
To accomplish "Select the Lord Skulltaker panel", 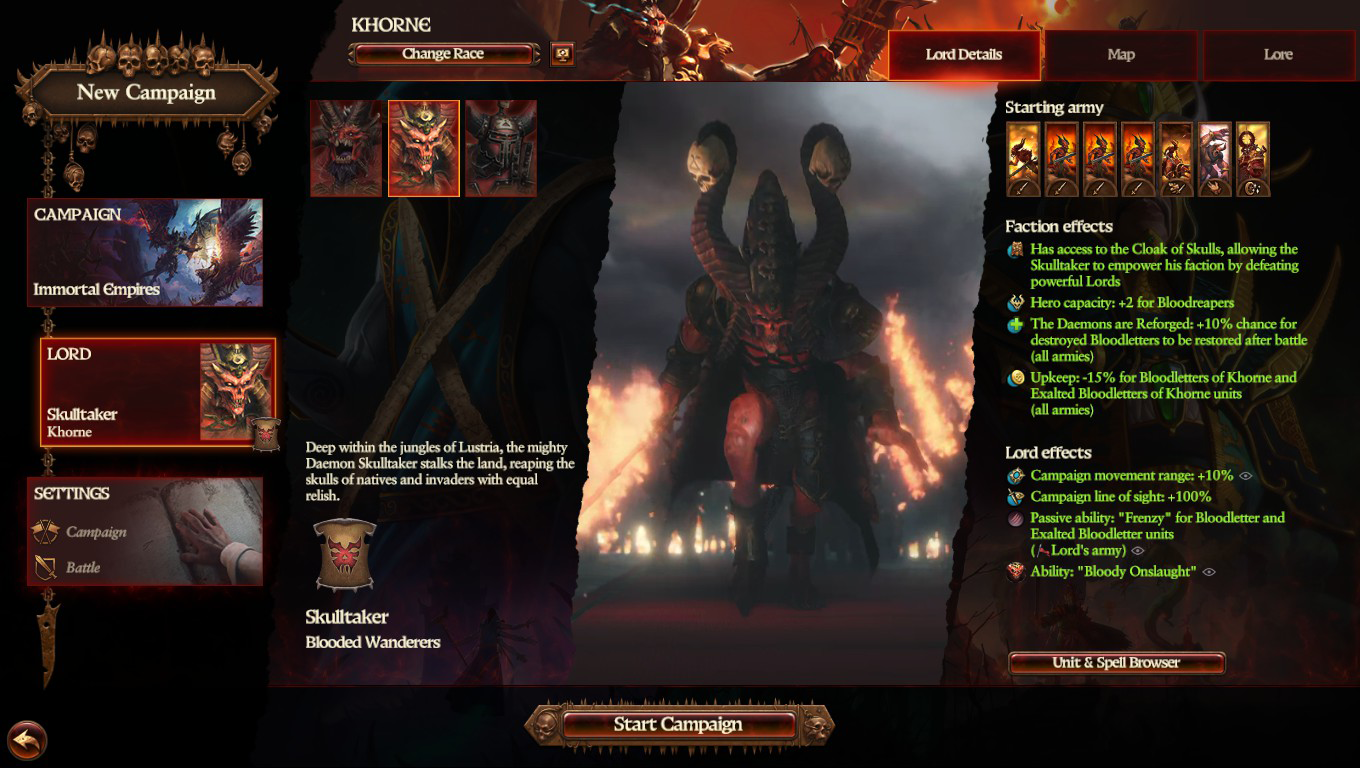I will (158, 392).
